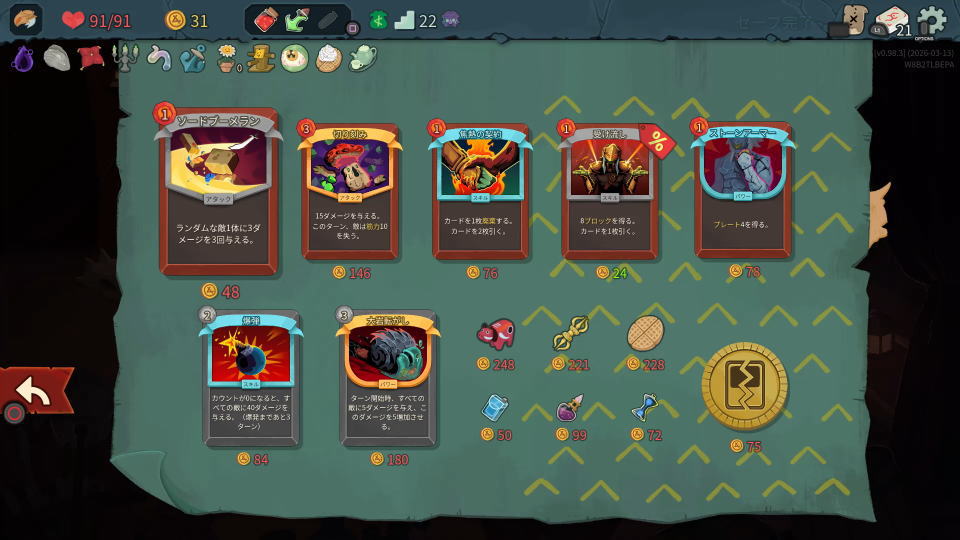This screenshot has height=540, width=960.
Task: Purchase the 76-gold fiery skill card
Action: (x=480, y=190)
